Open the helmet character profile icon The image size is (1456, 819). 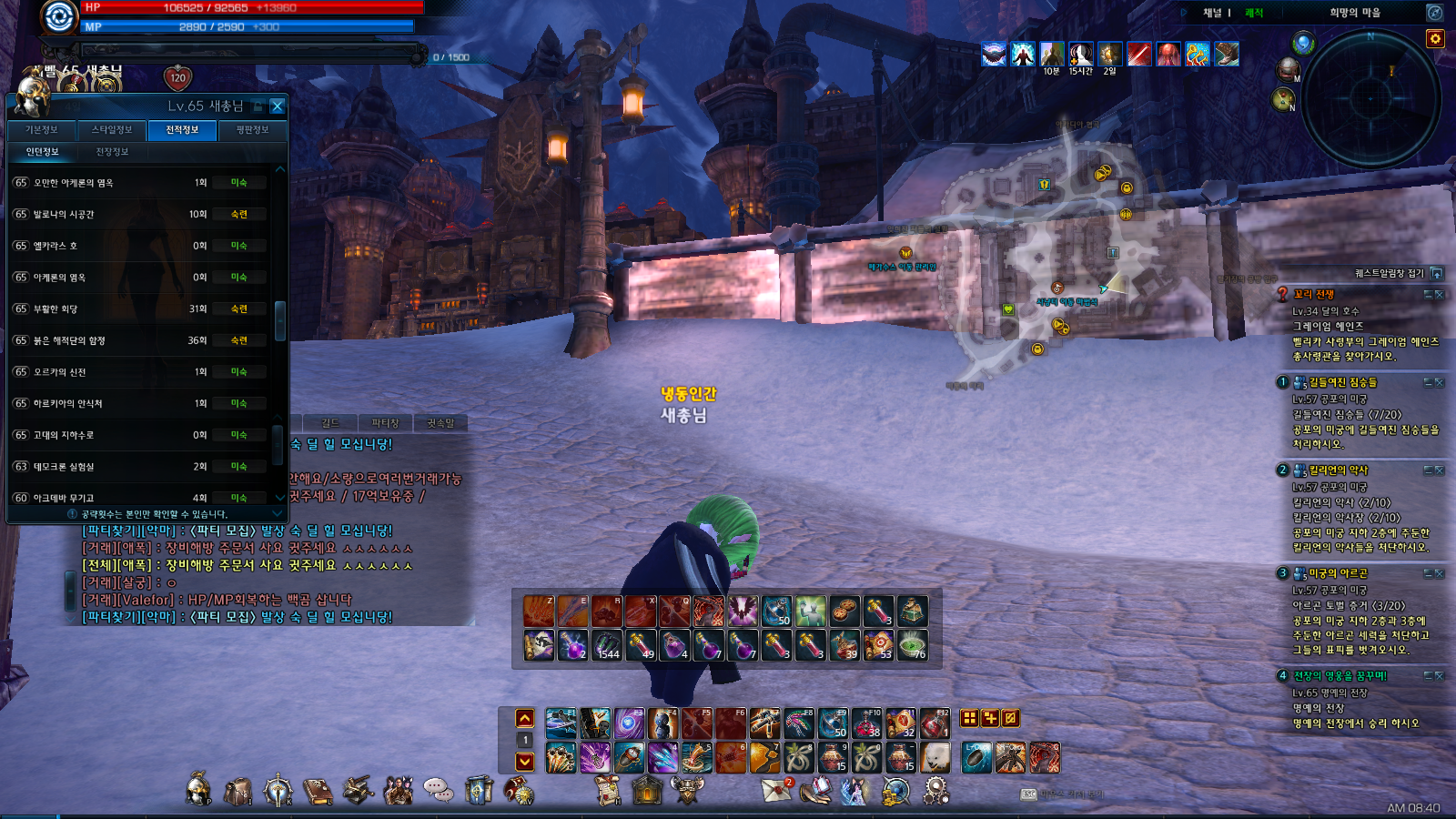pyautogui.click(x=198, y=790)
